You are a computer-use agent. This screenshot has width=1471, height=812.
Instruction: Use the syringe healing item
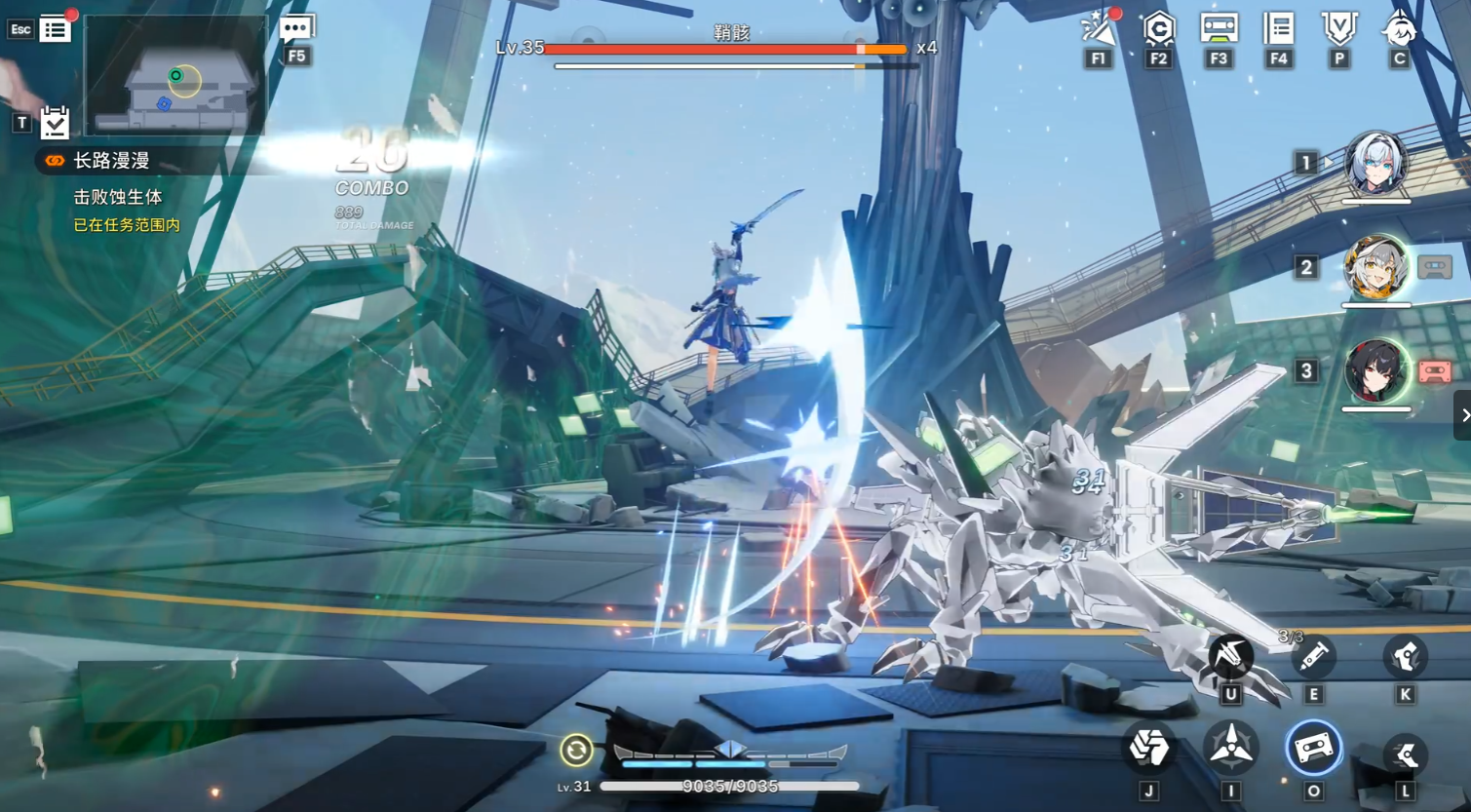pyautogui.click(x=1313, y=657)
